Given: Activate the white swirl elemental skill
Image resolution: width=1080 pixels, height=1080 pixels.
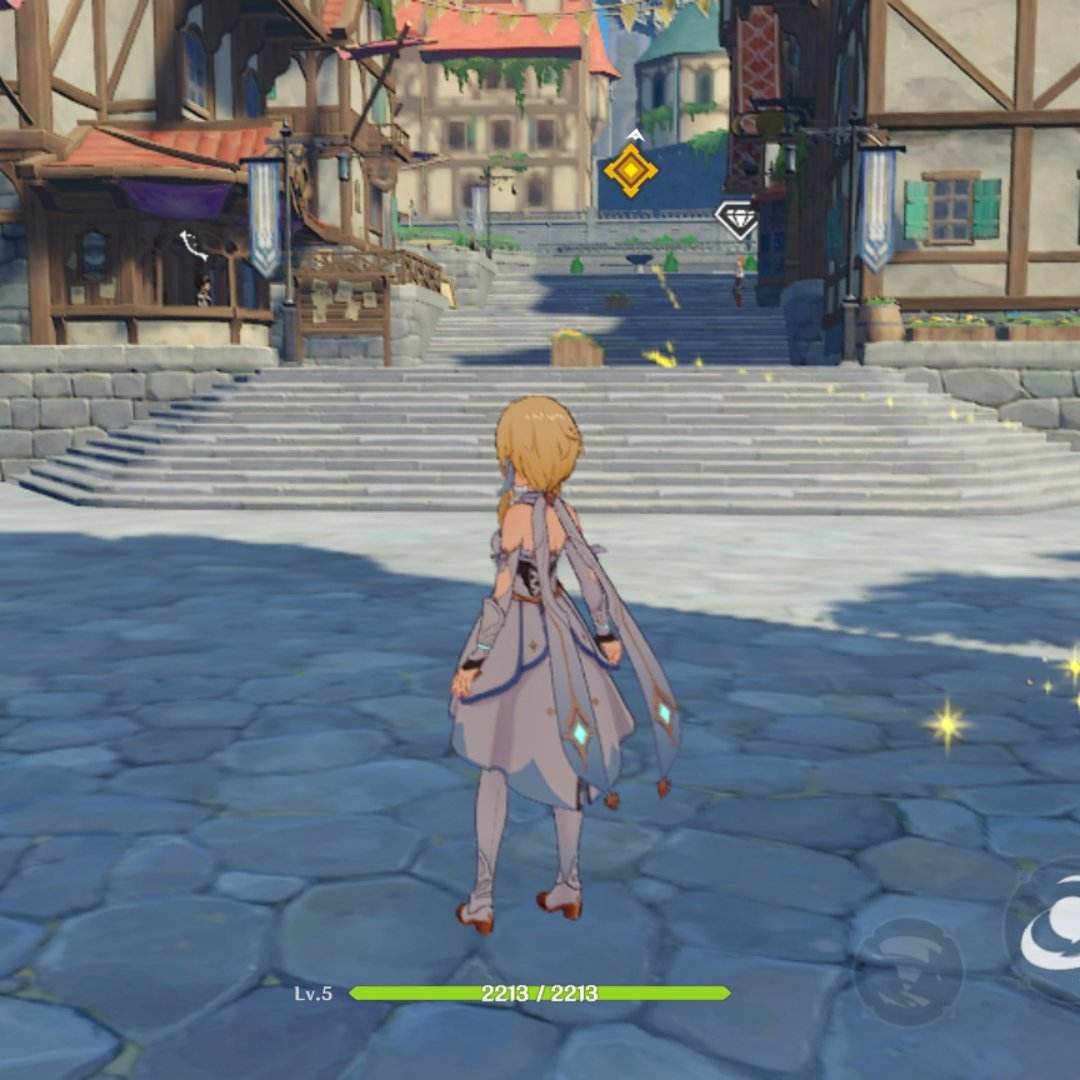Looking at the screenshot, I should click(1052, 938).
